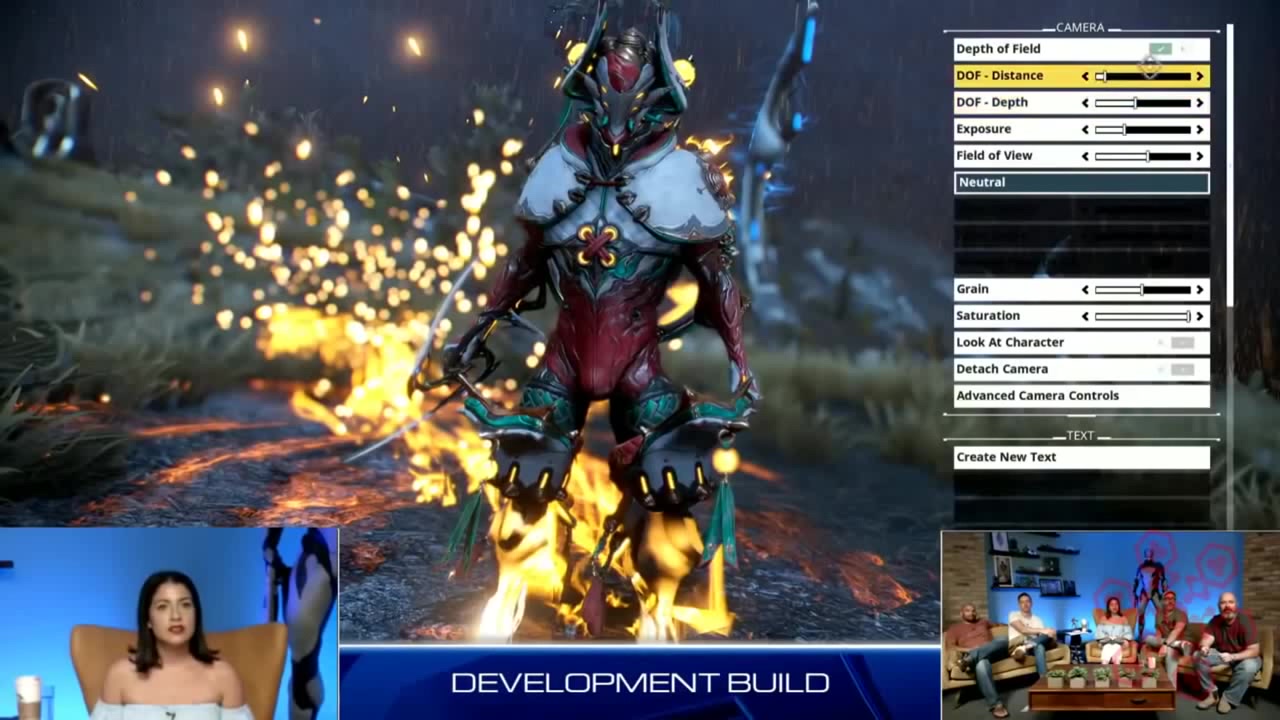Open the Neutral color filter selector
The image size is (1280, 720).
coord(1081,182)
